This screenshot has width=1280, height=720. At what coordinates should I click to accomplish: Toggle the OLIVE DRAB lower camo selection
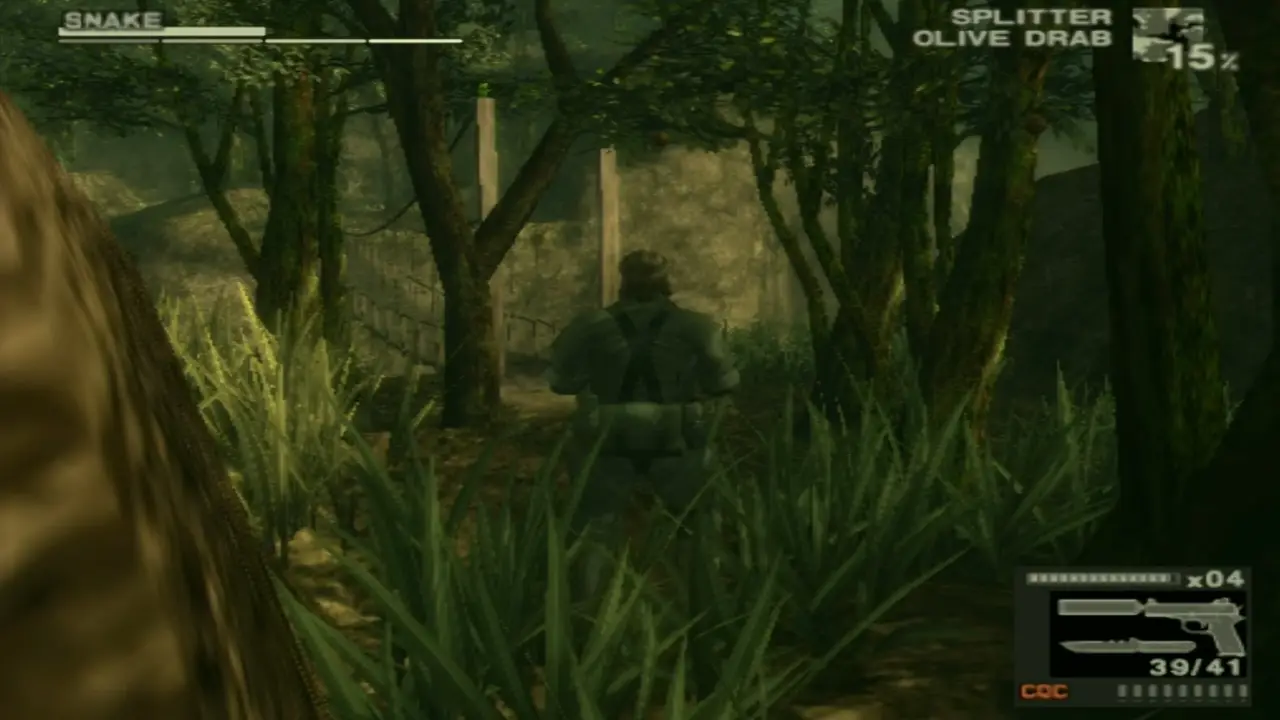click(x=1015, y=39)
